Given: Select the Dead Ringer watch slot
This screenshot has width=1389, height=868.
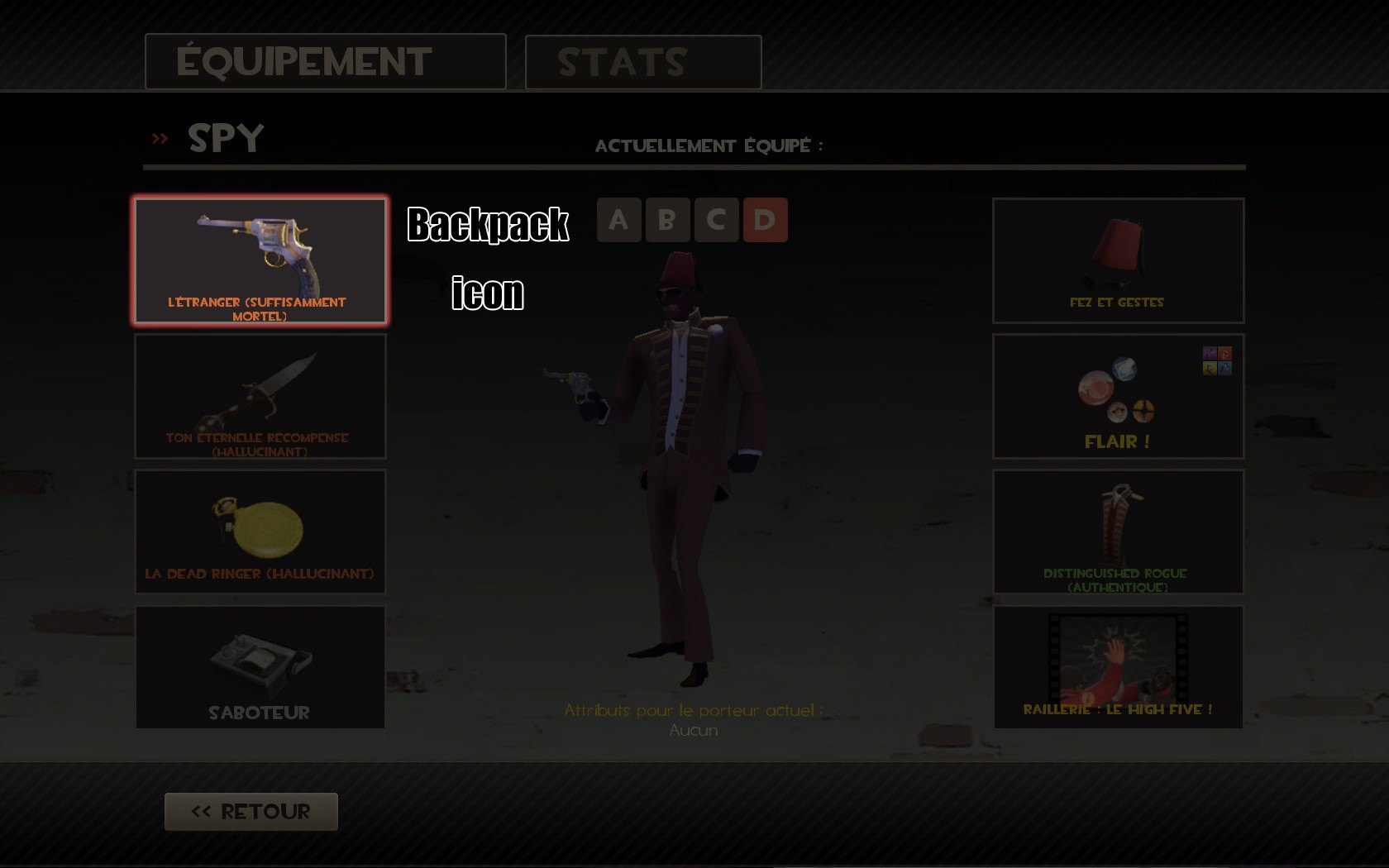Looking at the screenshot, I should tap(260, 532).
